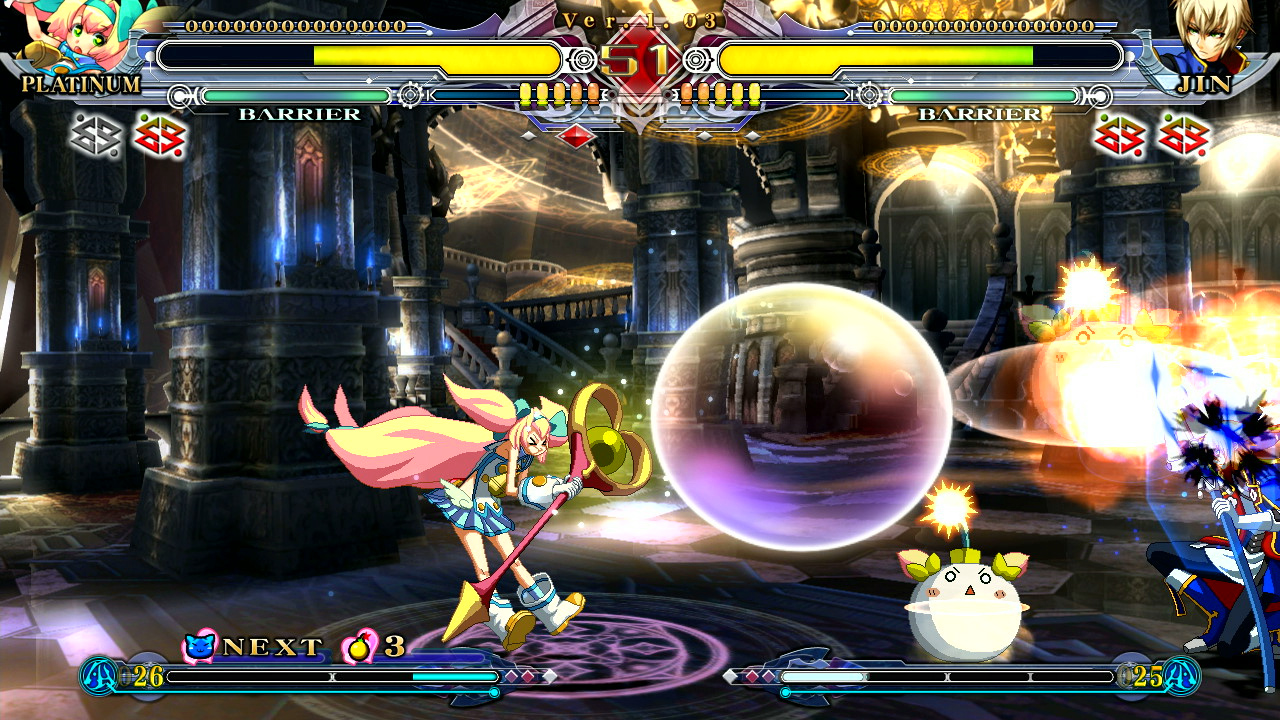Image resolution: width=1280 pixels, height=720 pixels.
Task: Click Platinum's red burst icon
Action: coord(160,136)
